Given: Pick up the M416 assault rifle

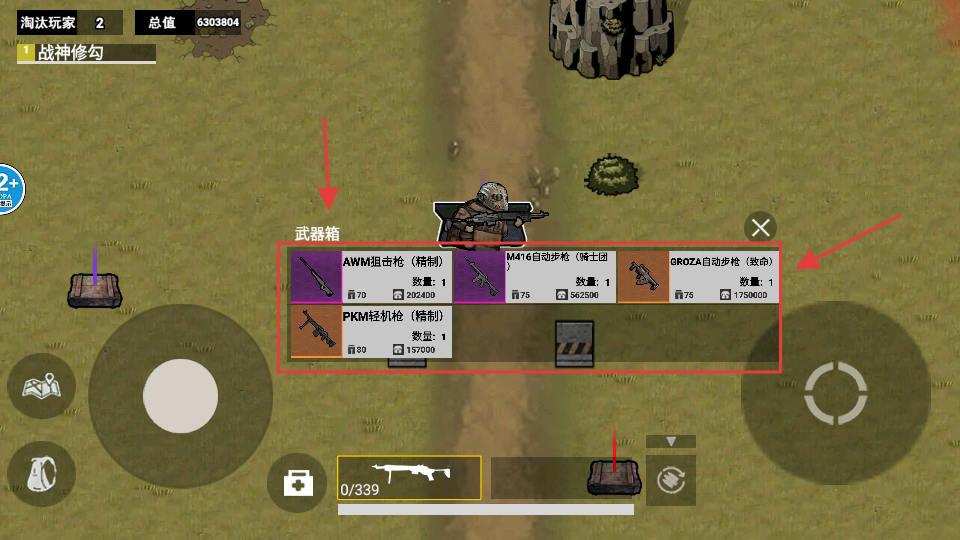Looking at the screenshot, I should (x=534, y=276).
